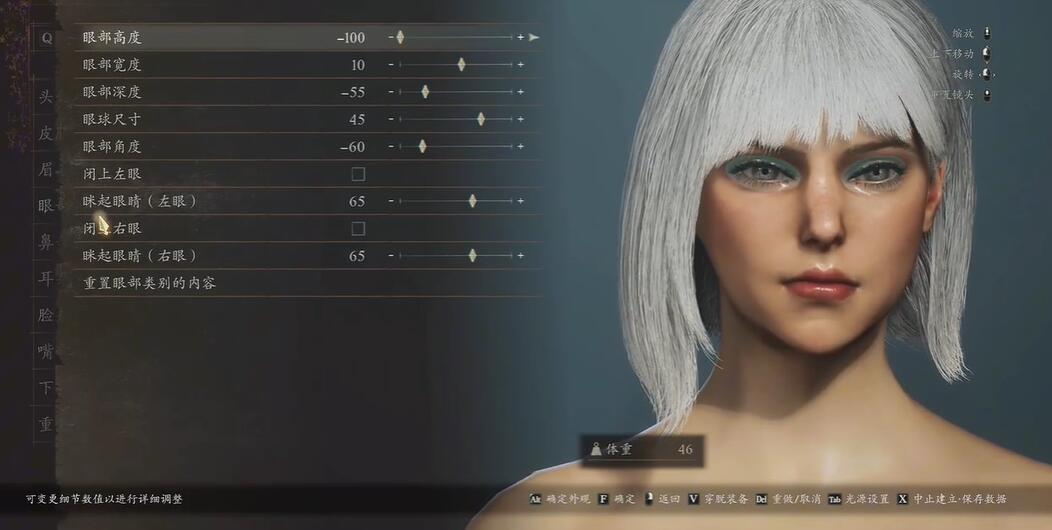Click the 眼部深度 slider handle
This screenshot has width=1052, height=530.
425,92
